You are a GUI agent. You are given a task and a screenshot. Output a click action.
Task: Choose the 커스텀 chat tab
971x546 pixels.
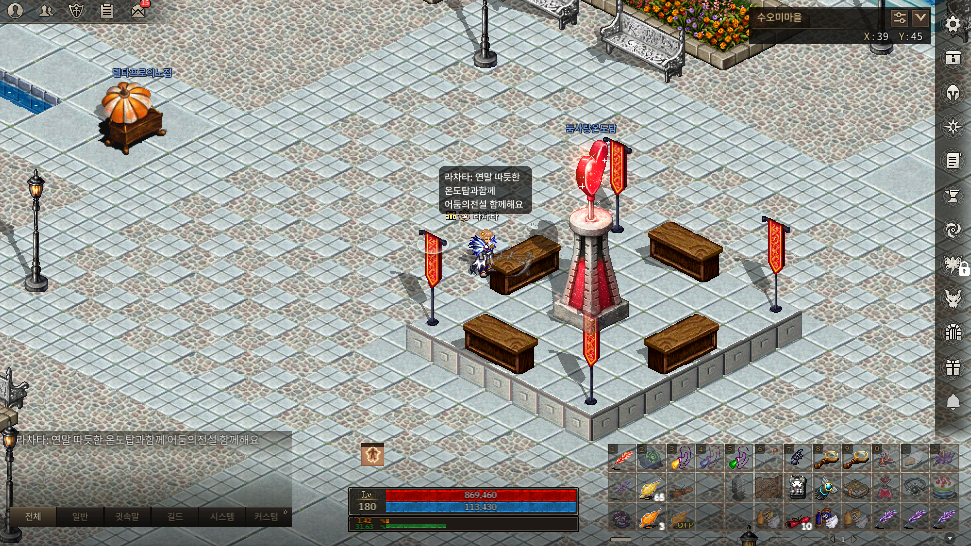267,517
